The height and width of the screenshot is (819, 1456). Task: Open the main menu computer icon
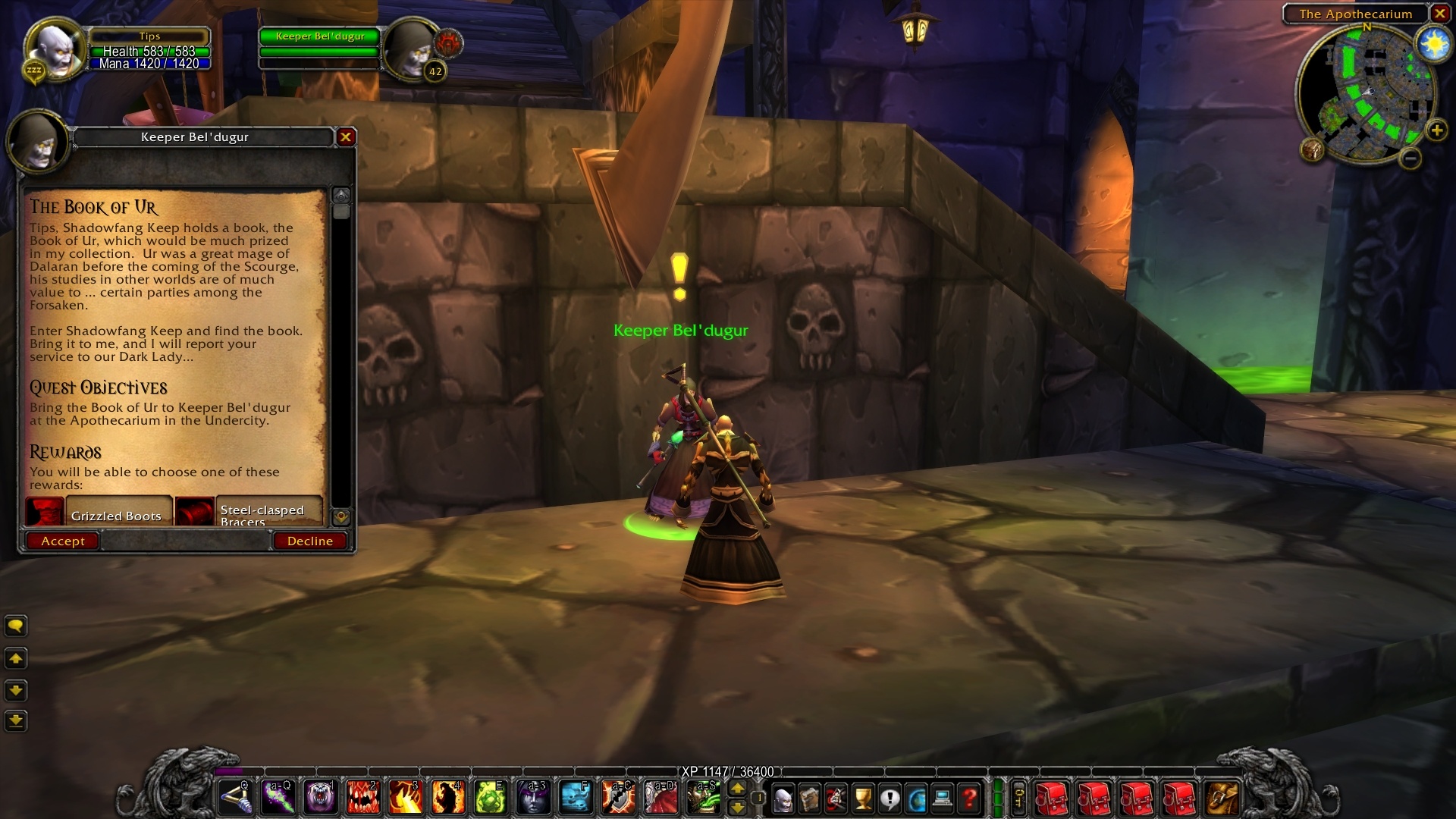[941, 798]
